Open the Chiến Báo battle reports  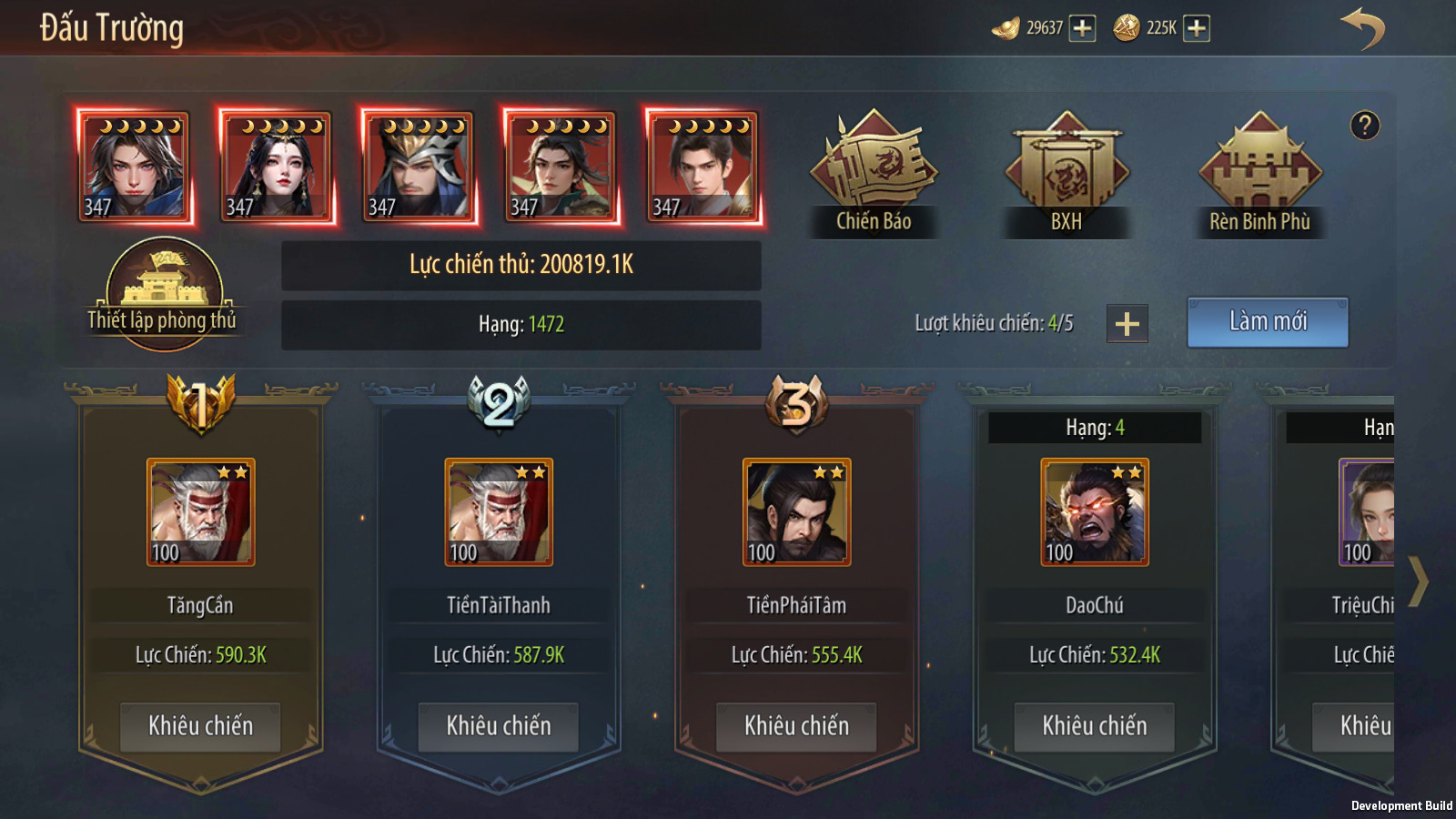click(874, 173)
